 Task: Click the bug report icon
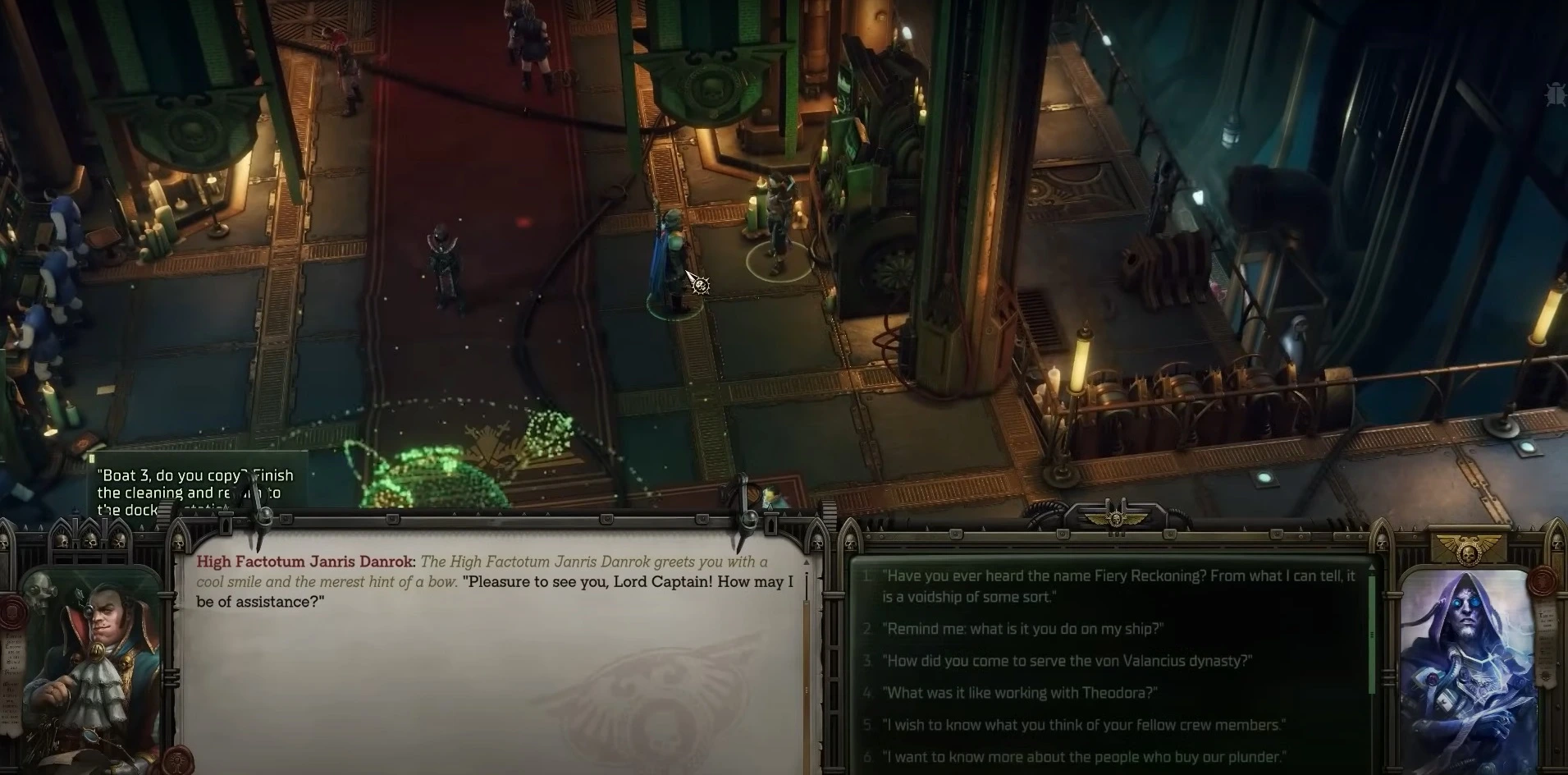[1555, 94]
